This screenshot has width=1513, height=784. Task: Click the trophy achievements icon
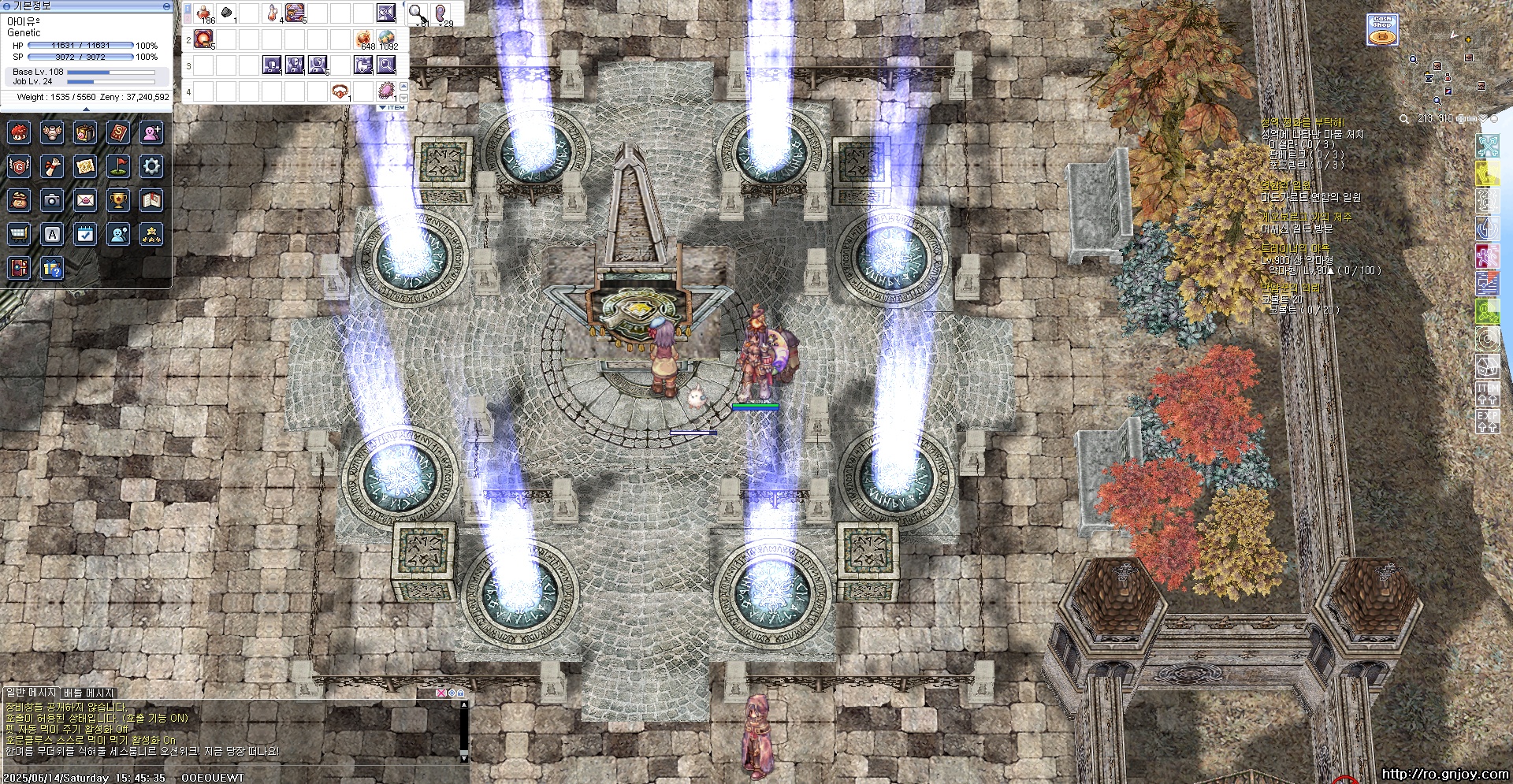coord(118,200)
